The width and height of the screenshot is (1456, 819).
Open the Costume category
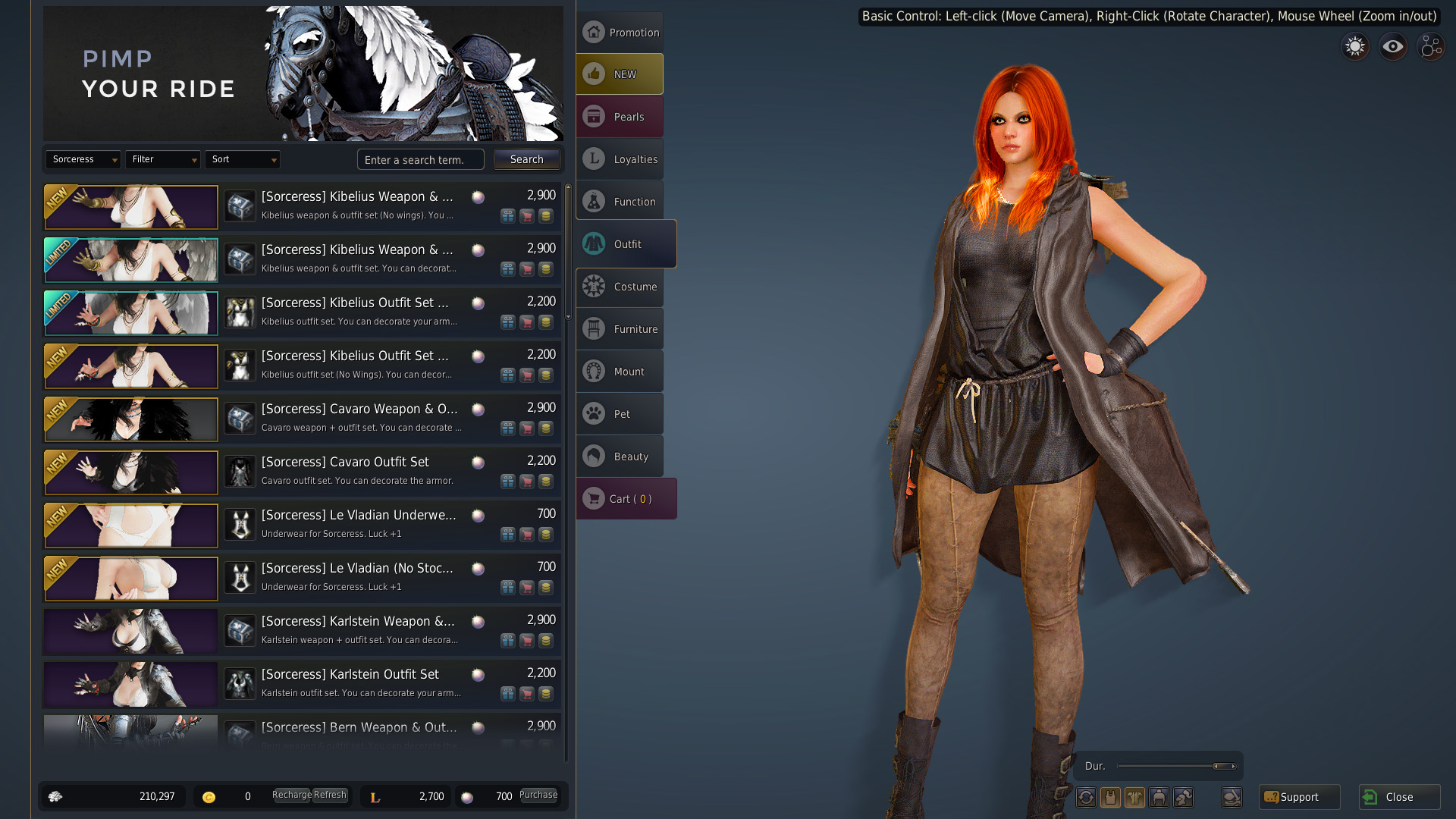620,287
